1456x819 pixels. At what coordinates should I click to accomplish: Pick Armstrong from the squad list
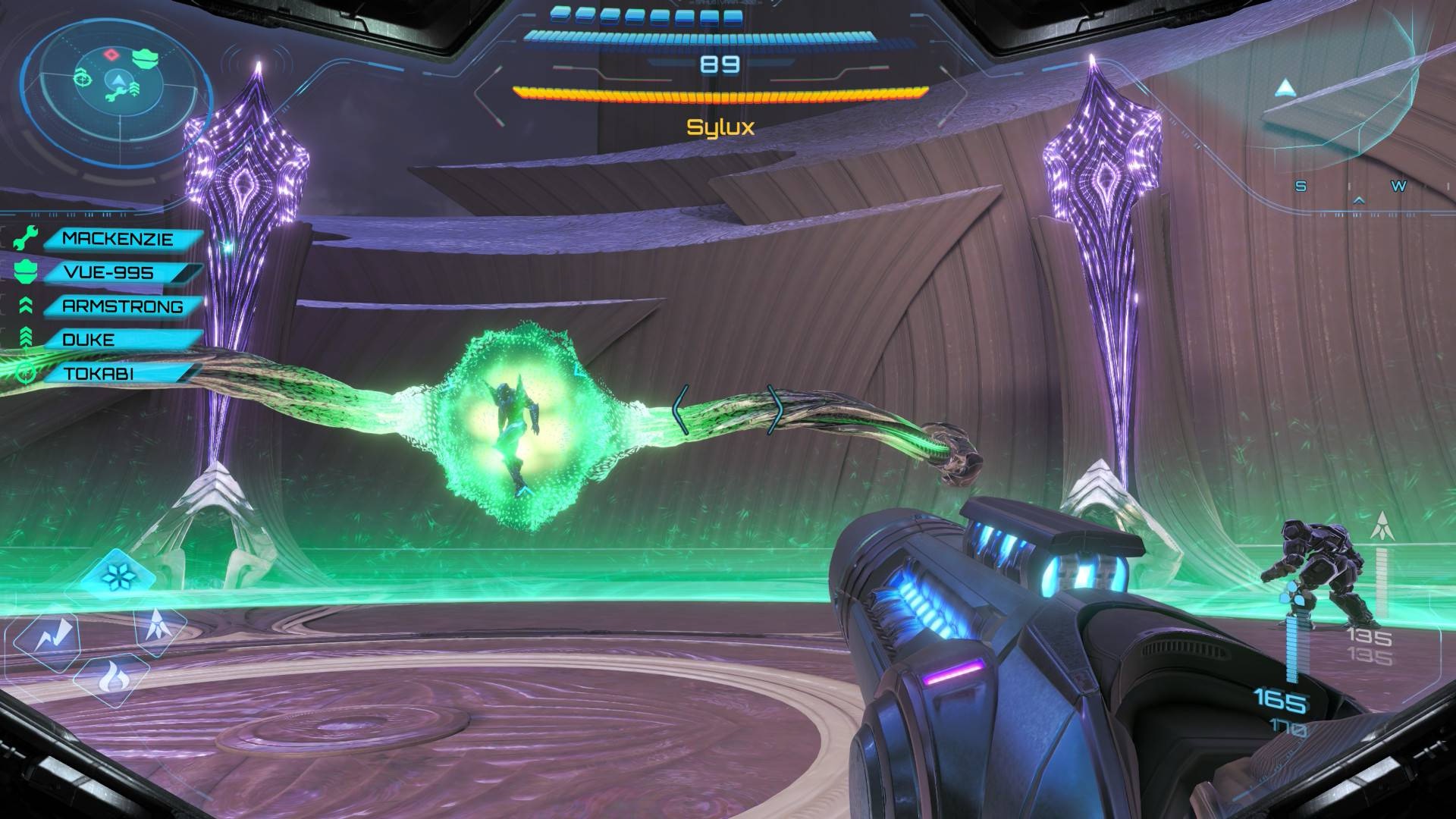coord(122,306)
